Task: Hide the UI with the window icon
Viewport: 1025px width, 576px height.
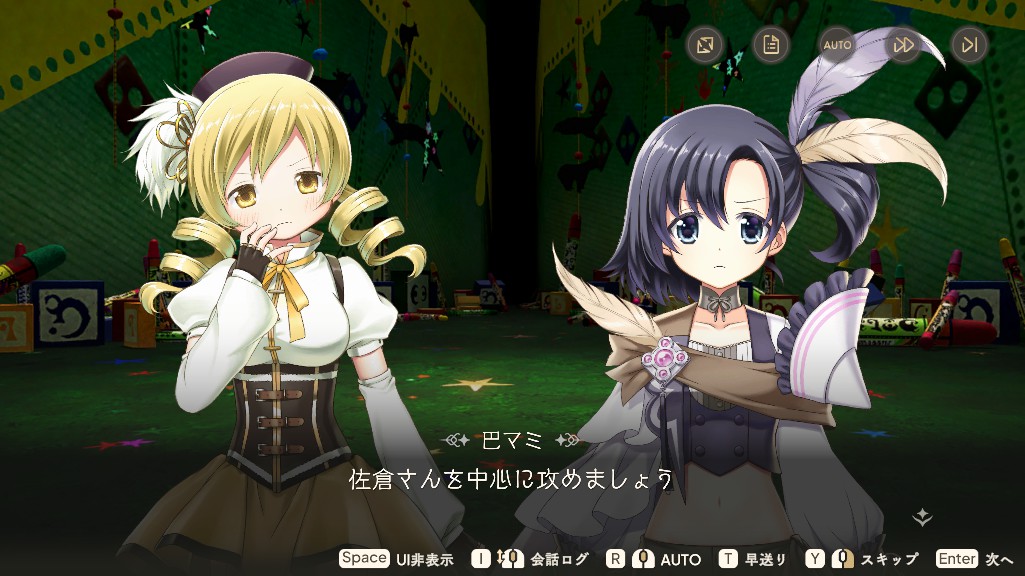Action: click(705, 45)
